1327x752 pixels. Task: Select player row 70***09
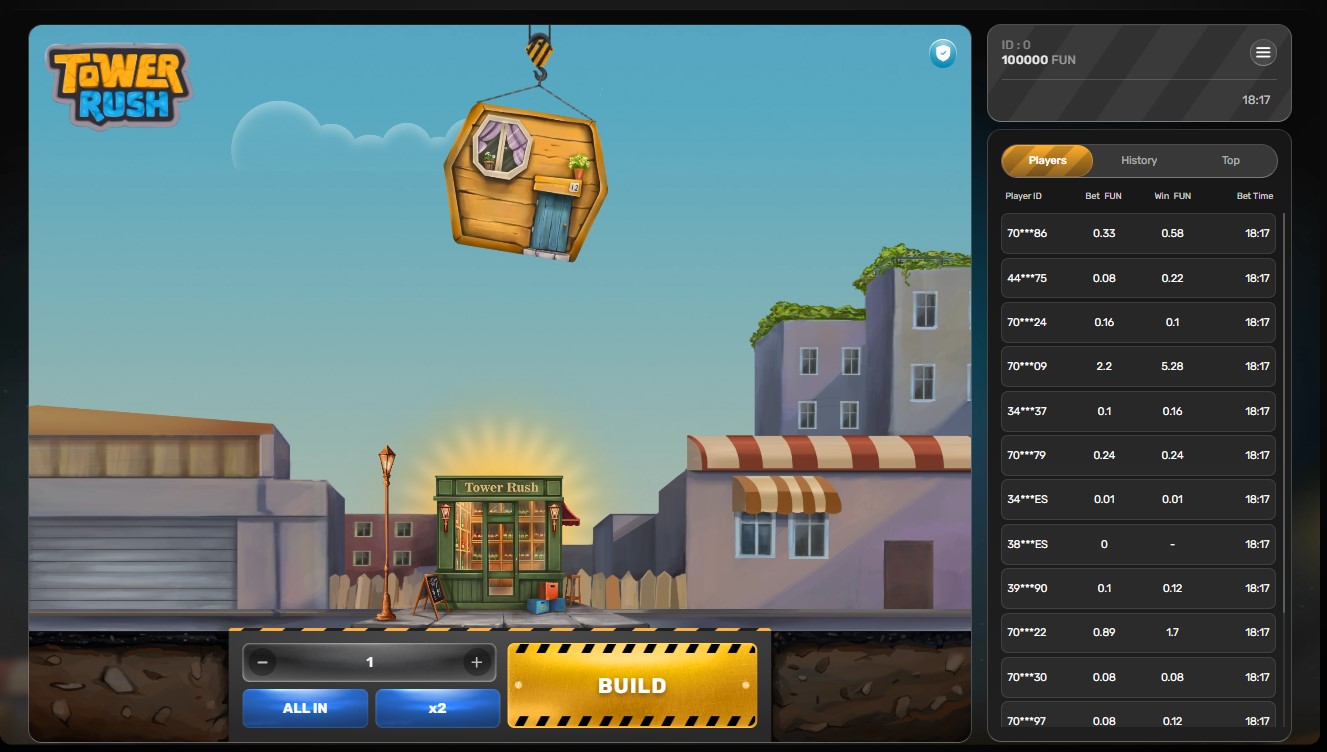(1138, 366)
